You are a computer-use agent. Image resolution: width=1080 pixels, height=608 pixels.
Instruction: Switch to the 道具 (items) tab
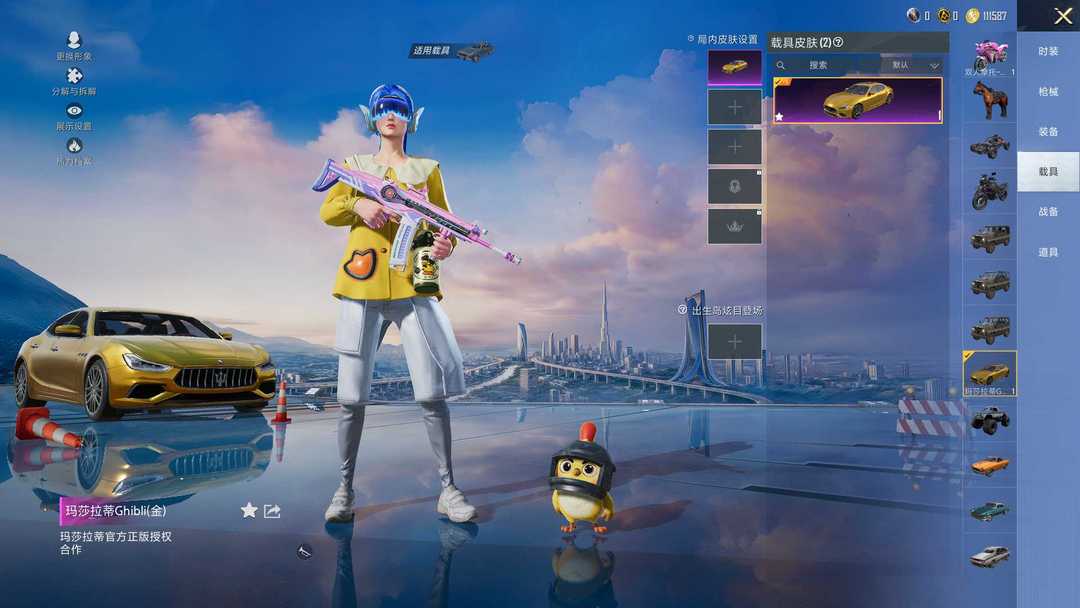point(1048,252)
